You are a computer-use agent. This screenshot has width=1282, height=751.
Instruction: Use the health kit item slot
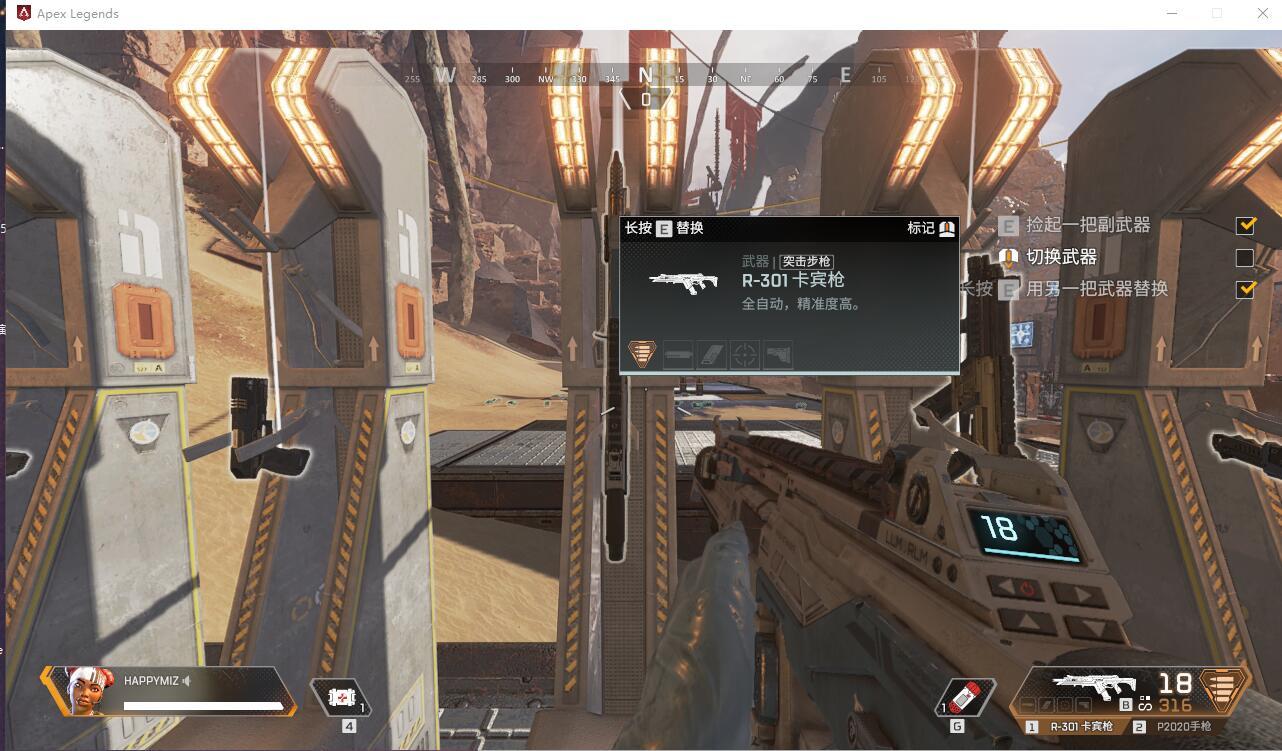pos(340,697)
